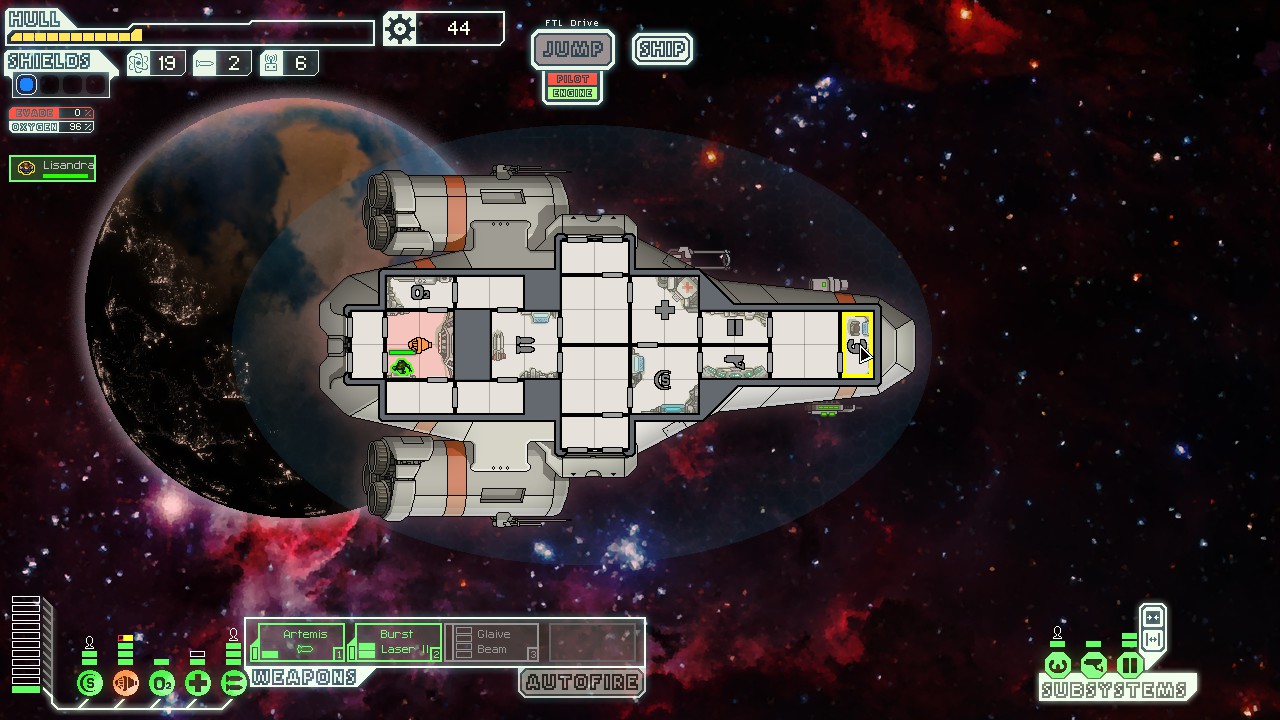Click the FTL Drive JUMP button
The image size is (1280, 720).
point(572,49)
